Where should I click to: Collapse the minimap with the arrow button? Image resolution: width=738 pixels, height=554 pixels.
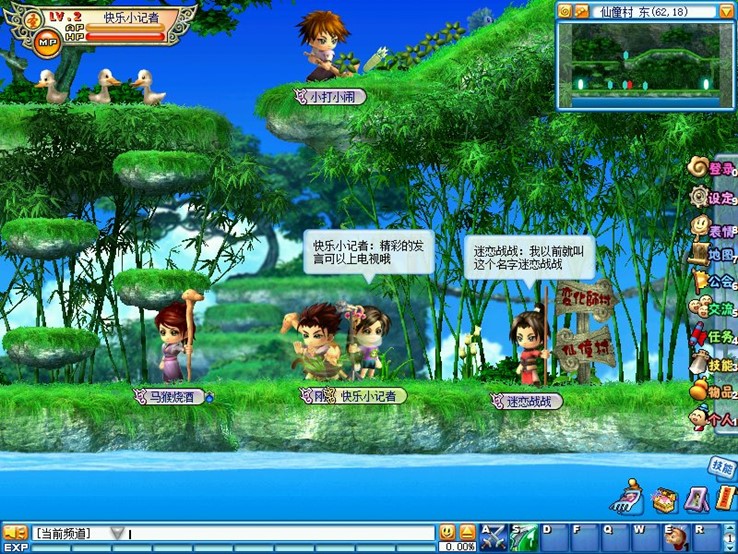click(x=726, y=12)
